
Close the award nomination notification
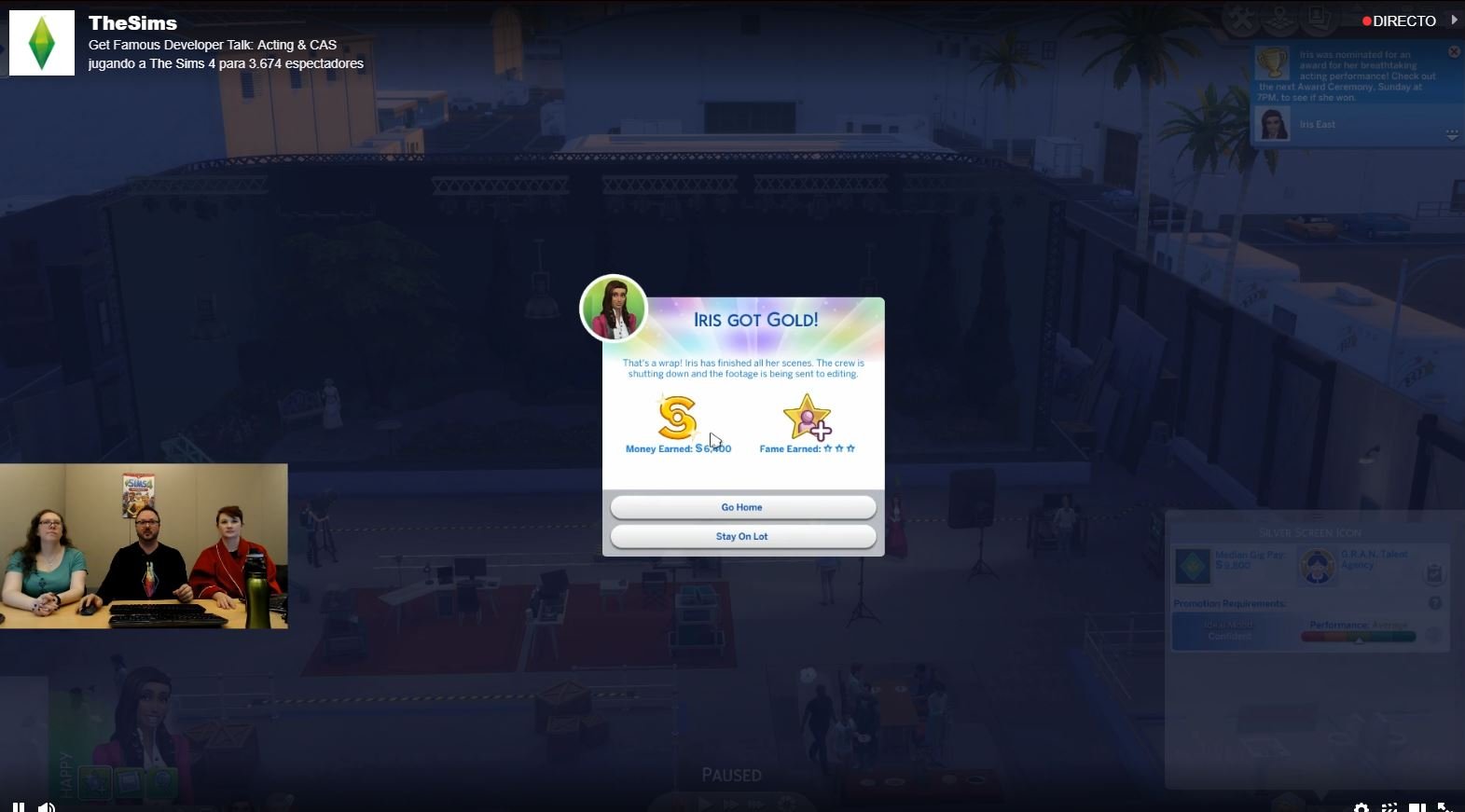(1454, 52)
